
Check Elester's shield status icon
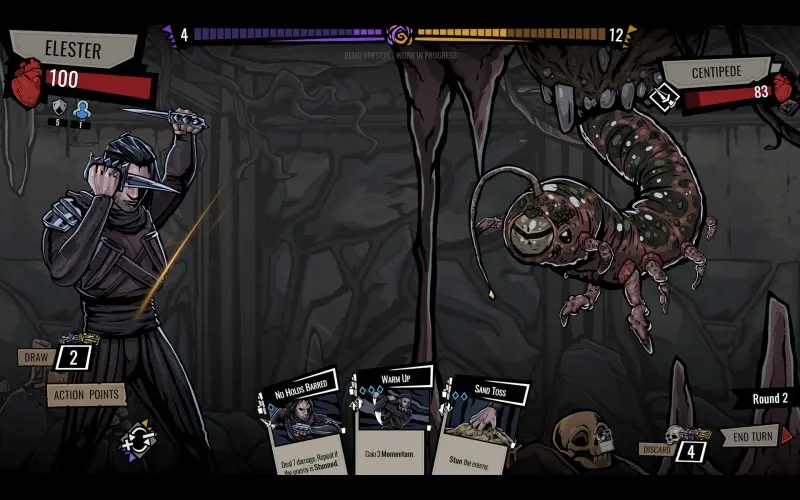(x=59, y=108)
